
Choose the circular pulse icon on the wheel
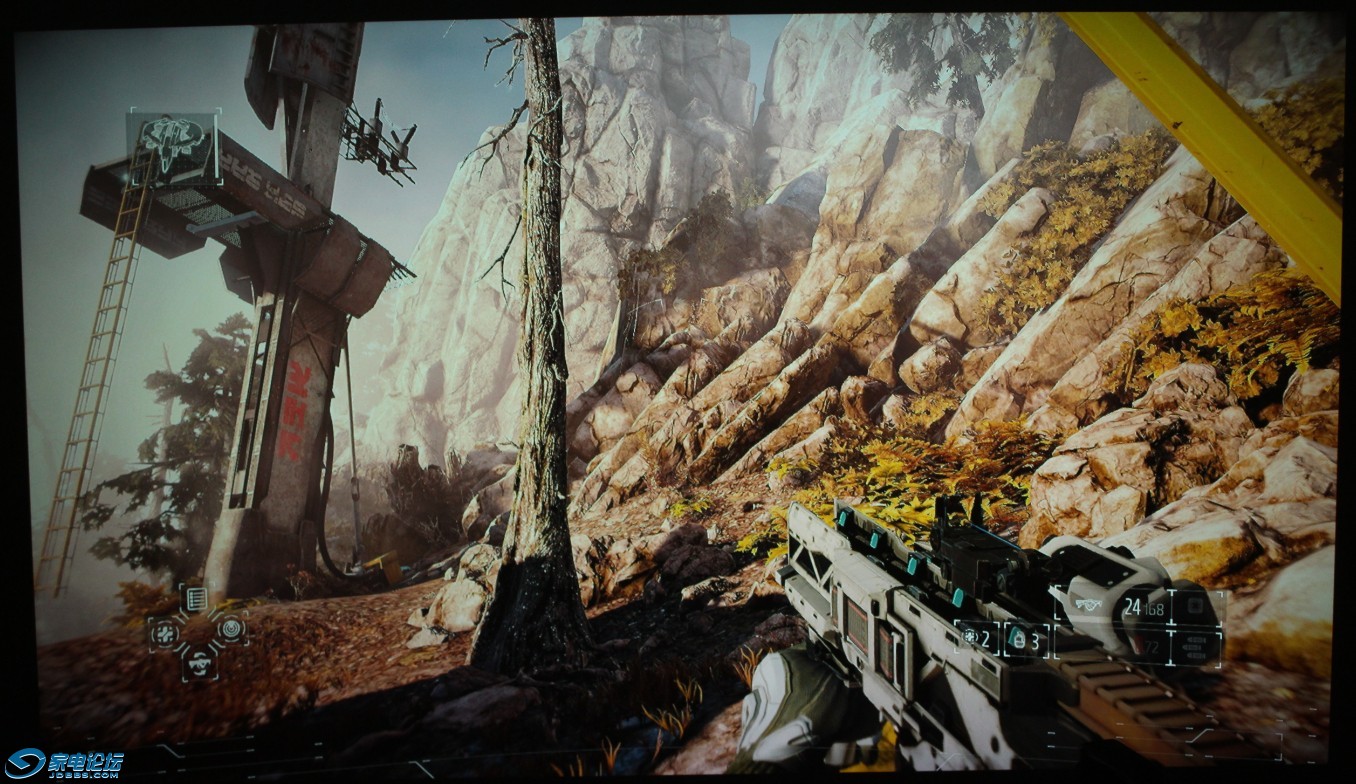(x=231, y=628)
